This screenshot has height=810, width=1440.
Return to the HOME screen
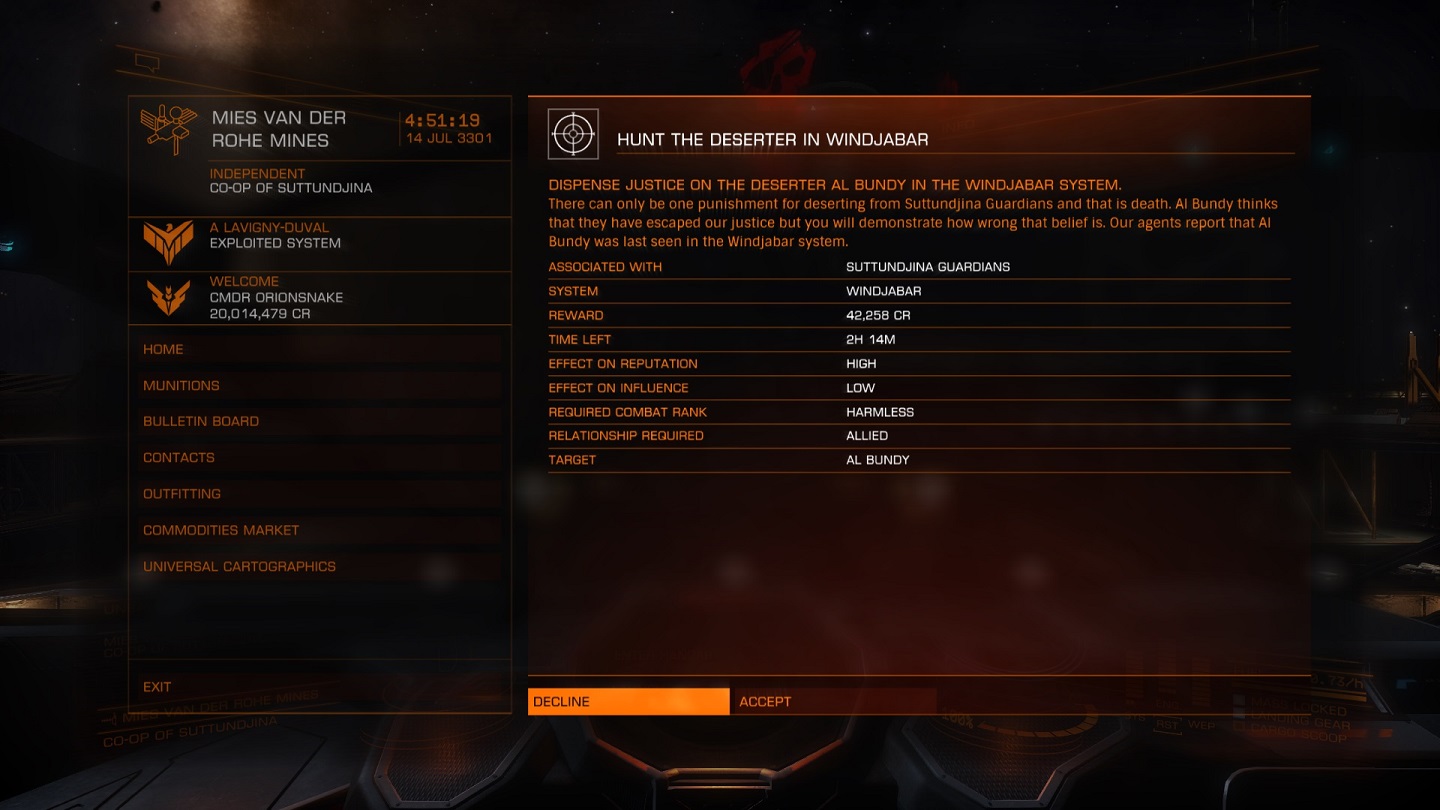[163, 349]
